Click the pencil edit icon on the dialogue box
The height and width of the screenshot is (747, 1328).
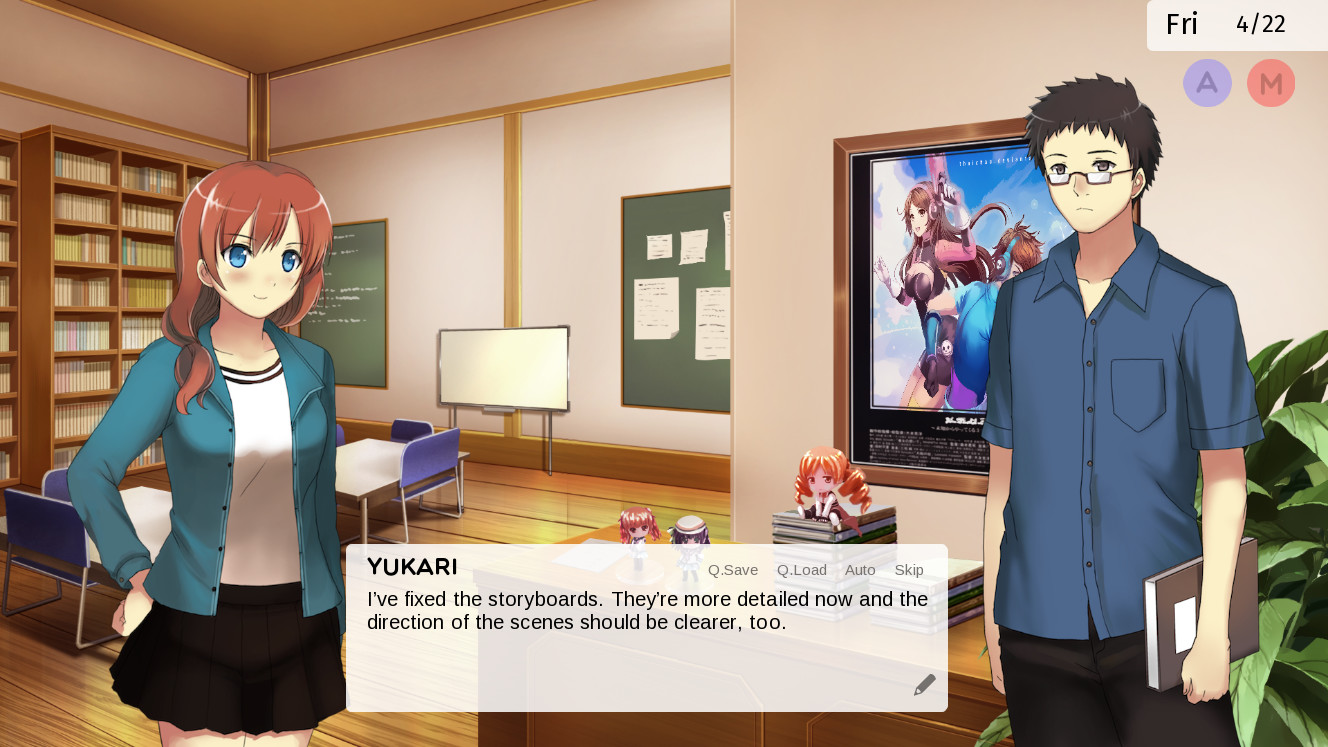coord(923,683)
